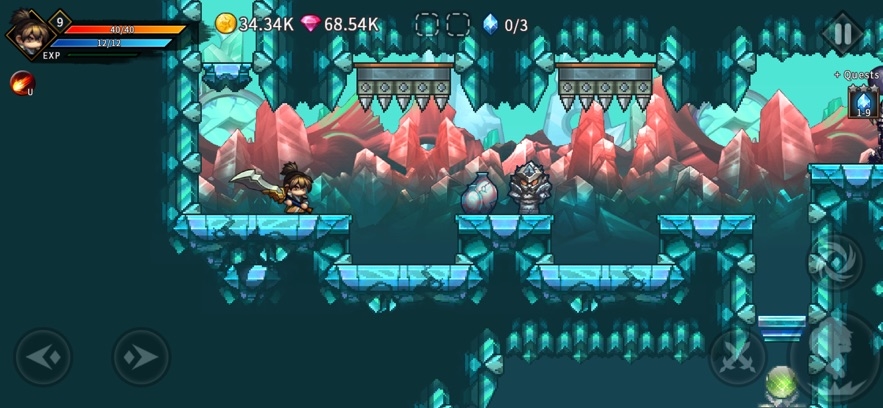
Task: Pause the game with the pause button
Action: 842,33
